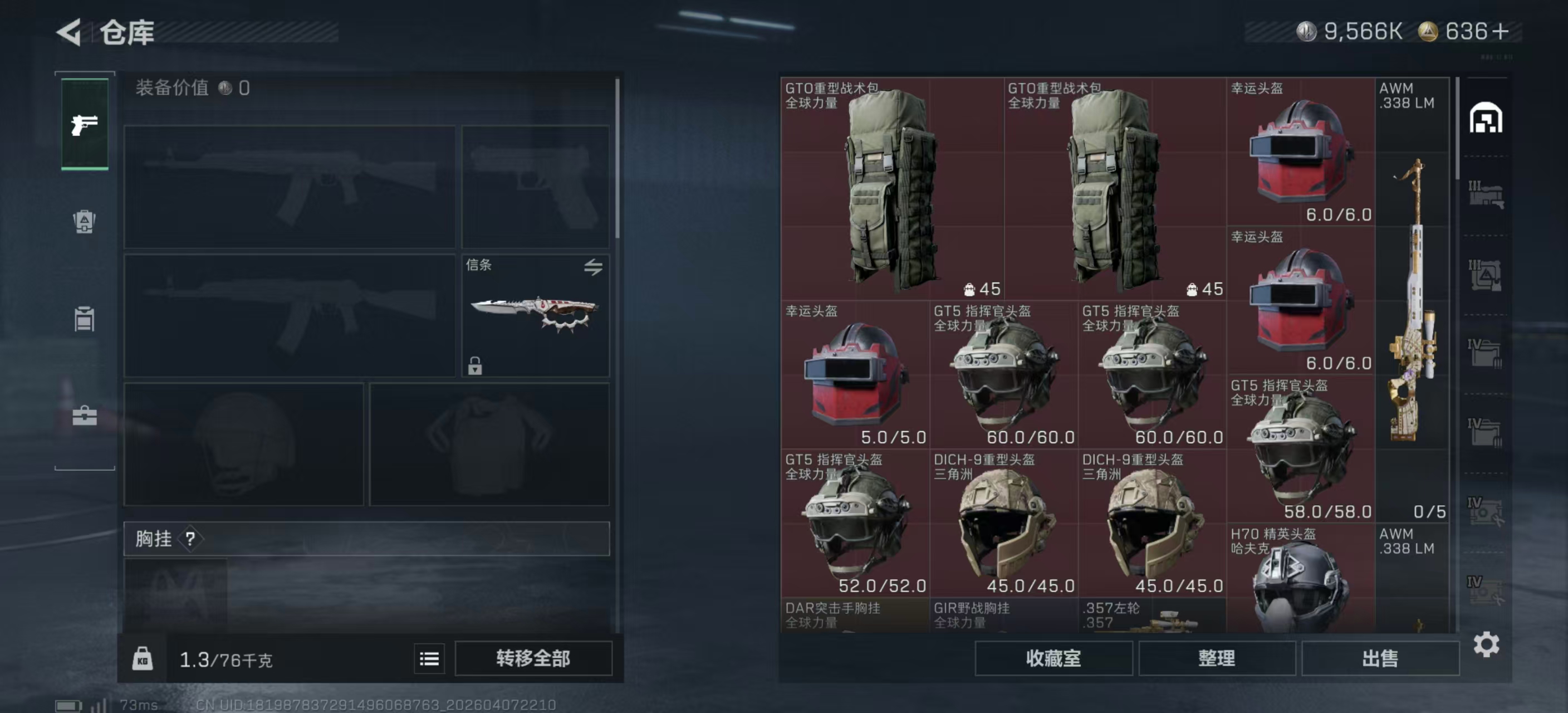This screenshot has height=713, width=1568.
Task: Click the back arrow next to 仓库
Action: coord(69,32)
